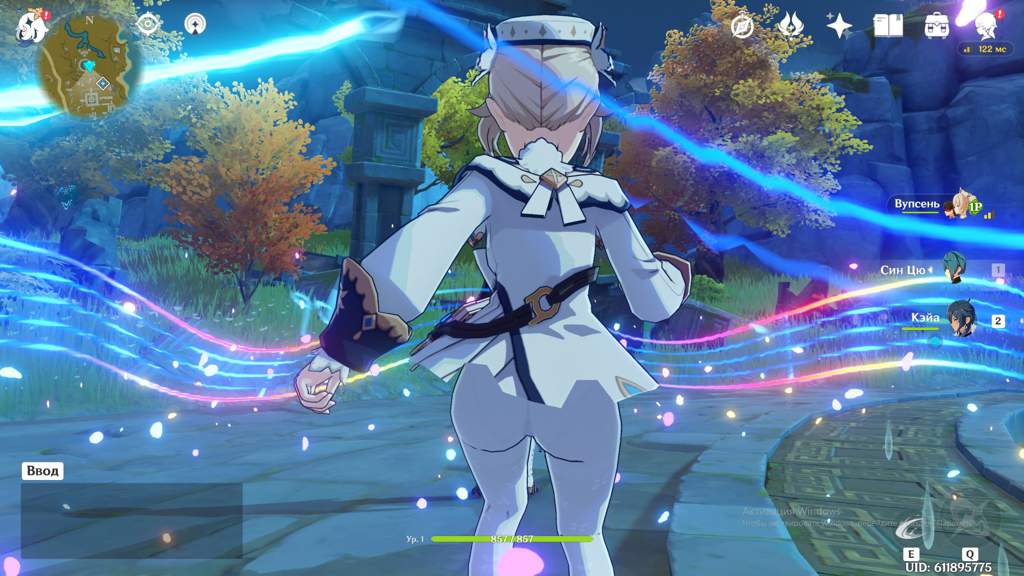
Task: Open the compass events icon
Action: 742,26
